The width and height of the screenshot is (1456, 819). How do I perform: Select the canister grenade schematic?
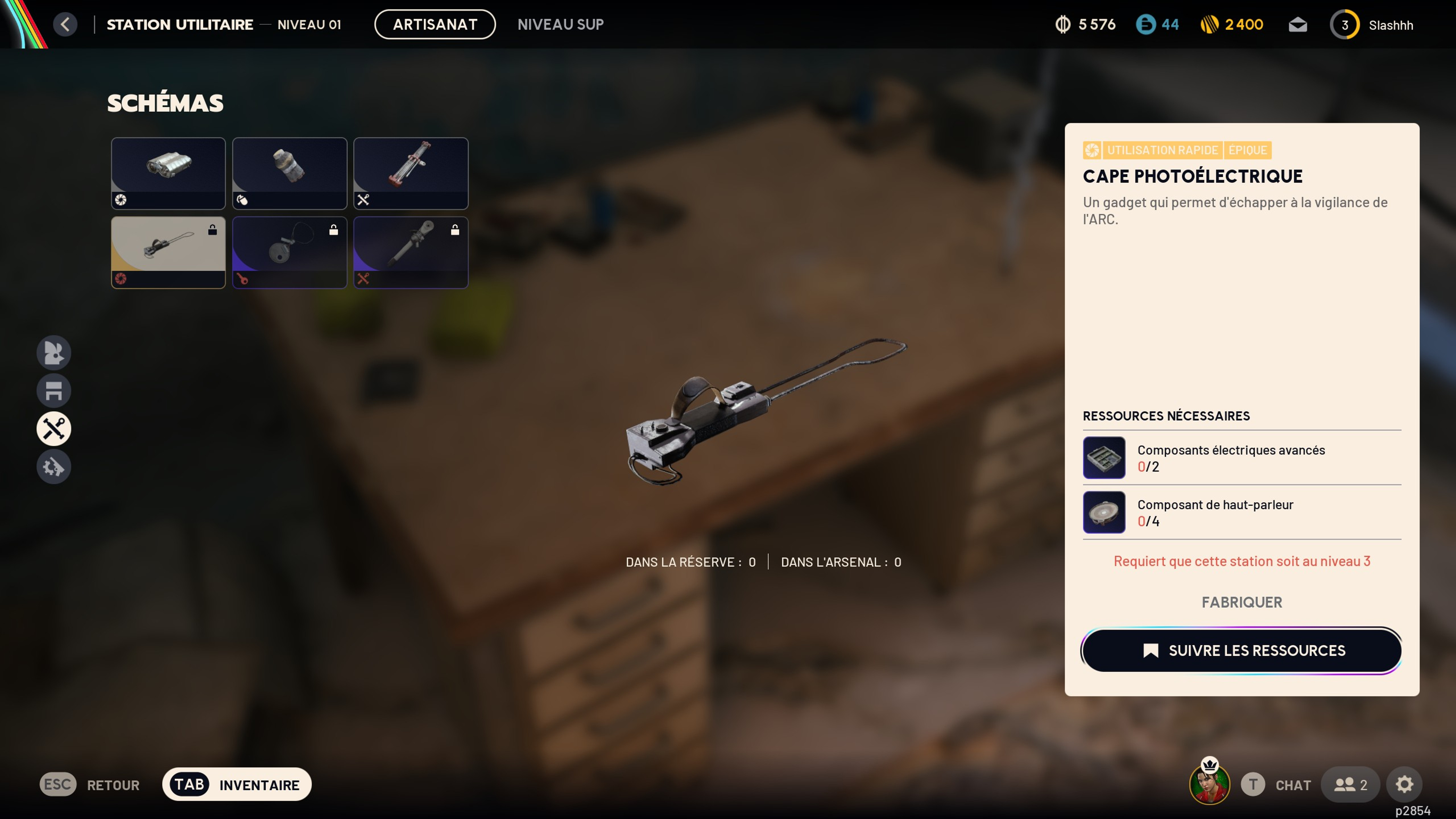[289, 173]
